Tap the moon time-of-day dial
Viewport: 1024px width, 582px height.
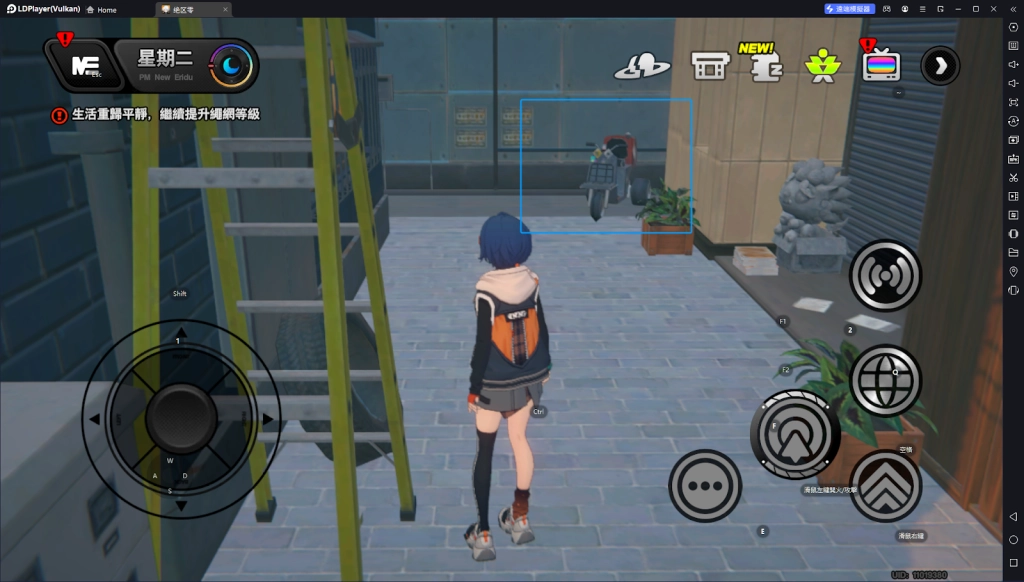[232, 66]
